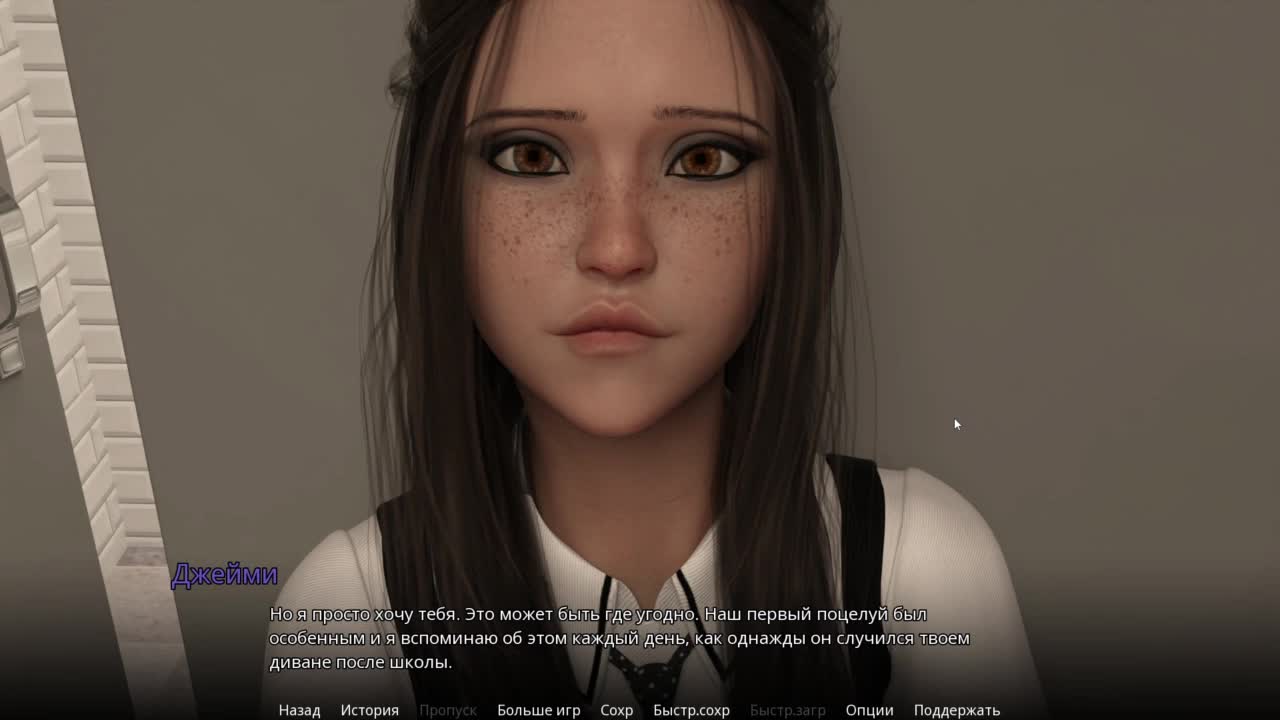The width and height of the screenshot is (1280, 720).
Task: Open the Больше игр link
Action: (538, 710)
